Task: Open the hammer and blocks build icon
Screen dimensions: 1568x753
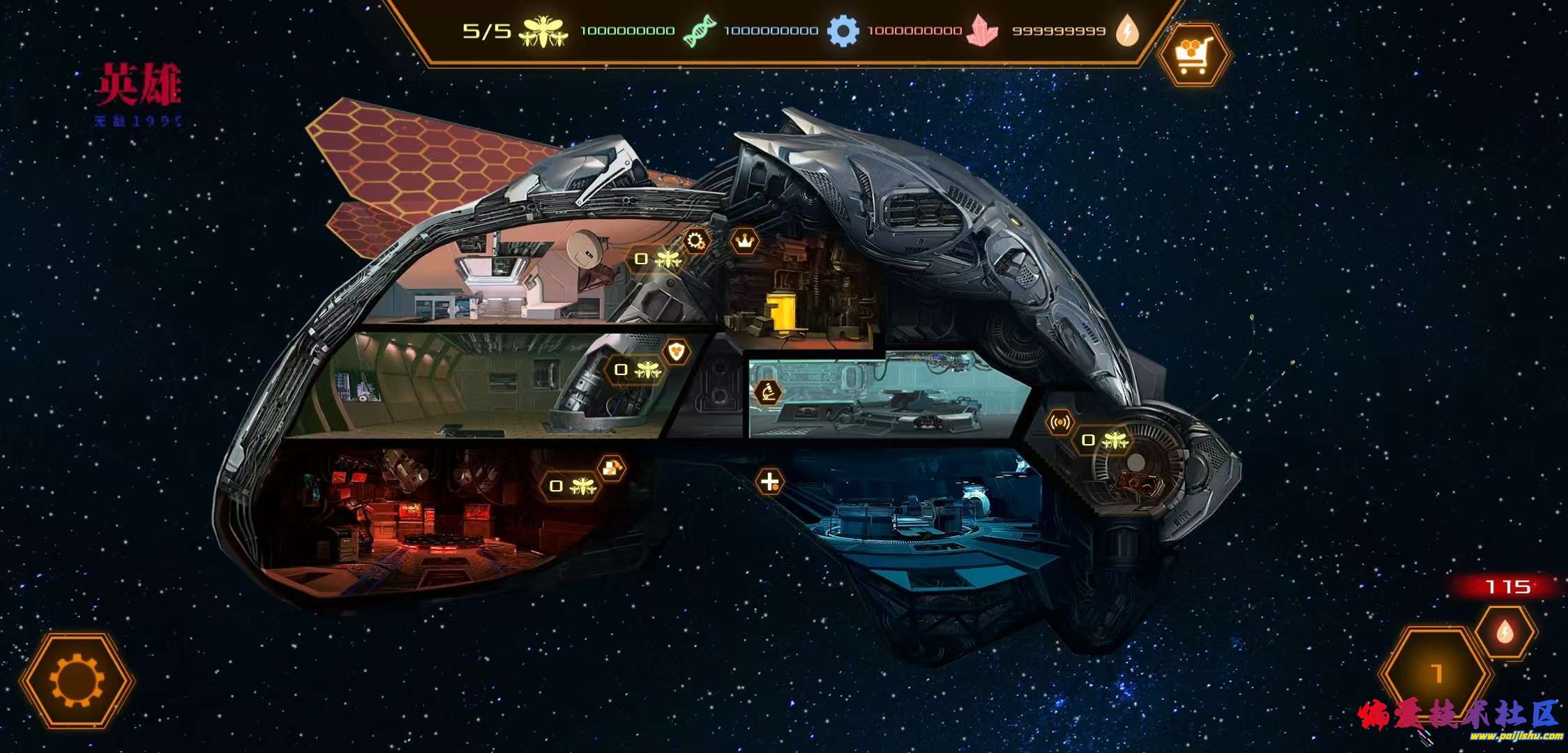Action: [x=612, y=469]
